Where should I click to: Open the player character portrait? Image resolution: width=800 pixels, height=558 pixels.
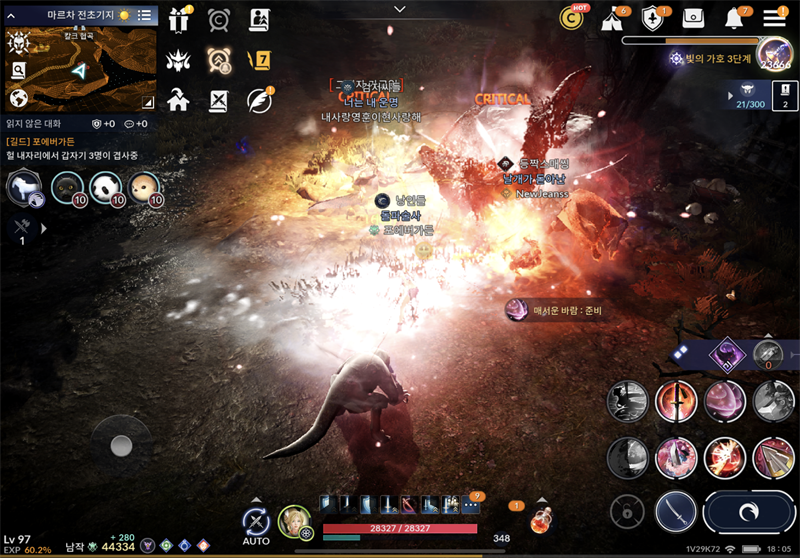tap(294, 522)
